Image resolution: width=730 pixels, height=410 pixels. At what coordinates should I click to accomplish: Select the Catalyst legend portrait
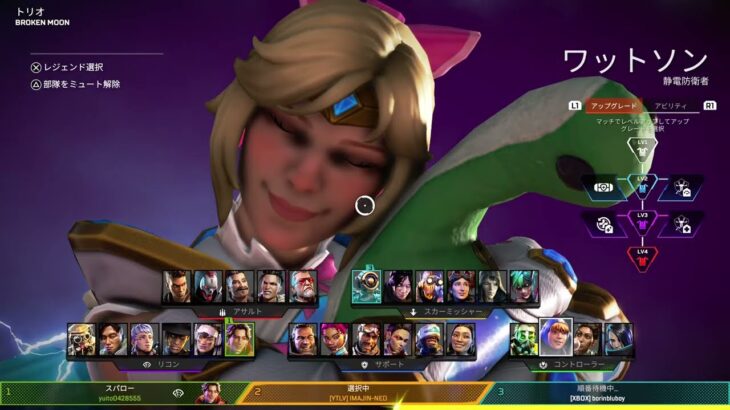pos(618,338)
